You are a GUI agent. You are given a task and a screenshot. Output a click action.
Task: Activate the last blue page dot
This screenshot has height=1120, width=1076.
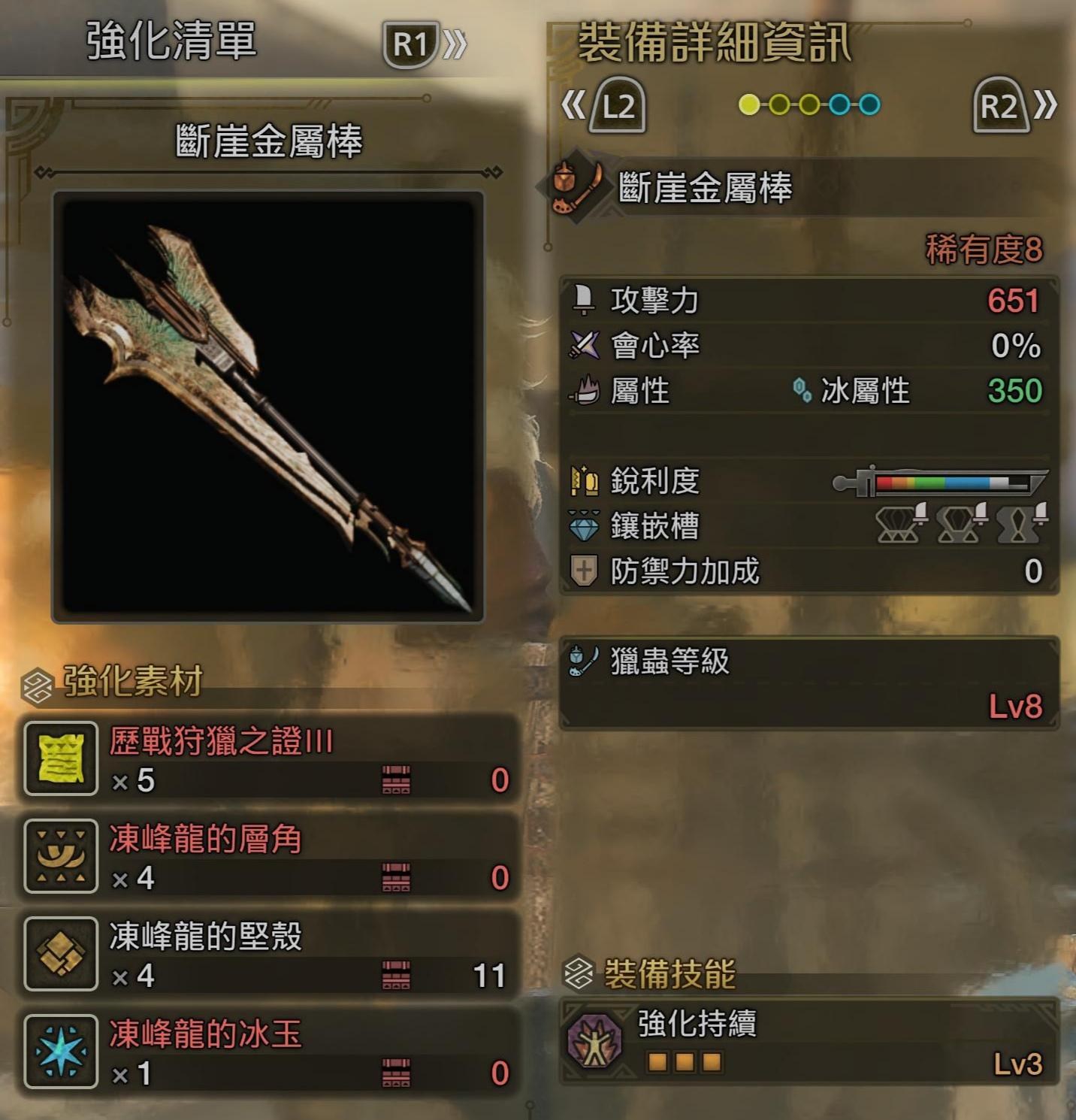click(x=868, y=105)
